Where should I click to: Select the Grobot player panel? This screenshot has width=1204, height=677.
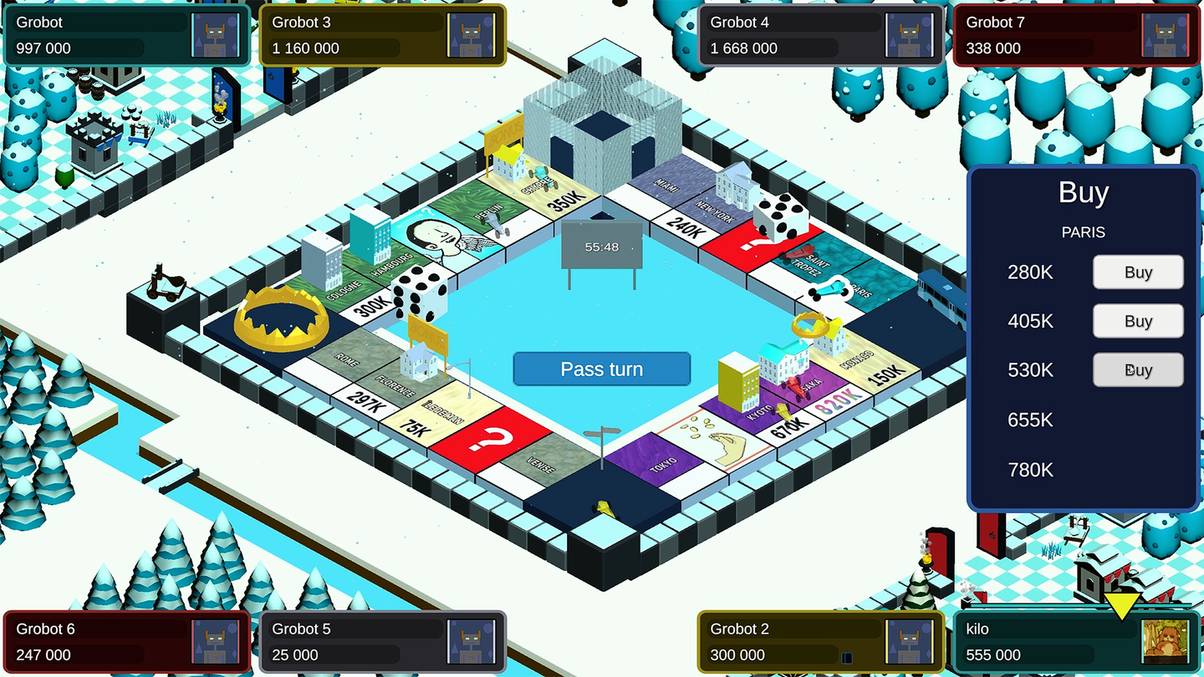tap(126, 35)
